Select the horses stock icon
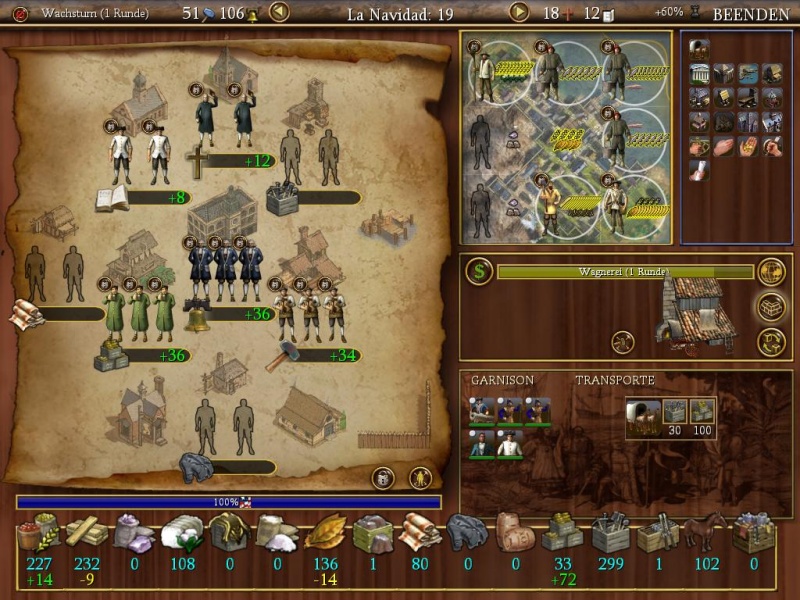800x600 pixels. [705, 533]
